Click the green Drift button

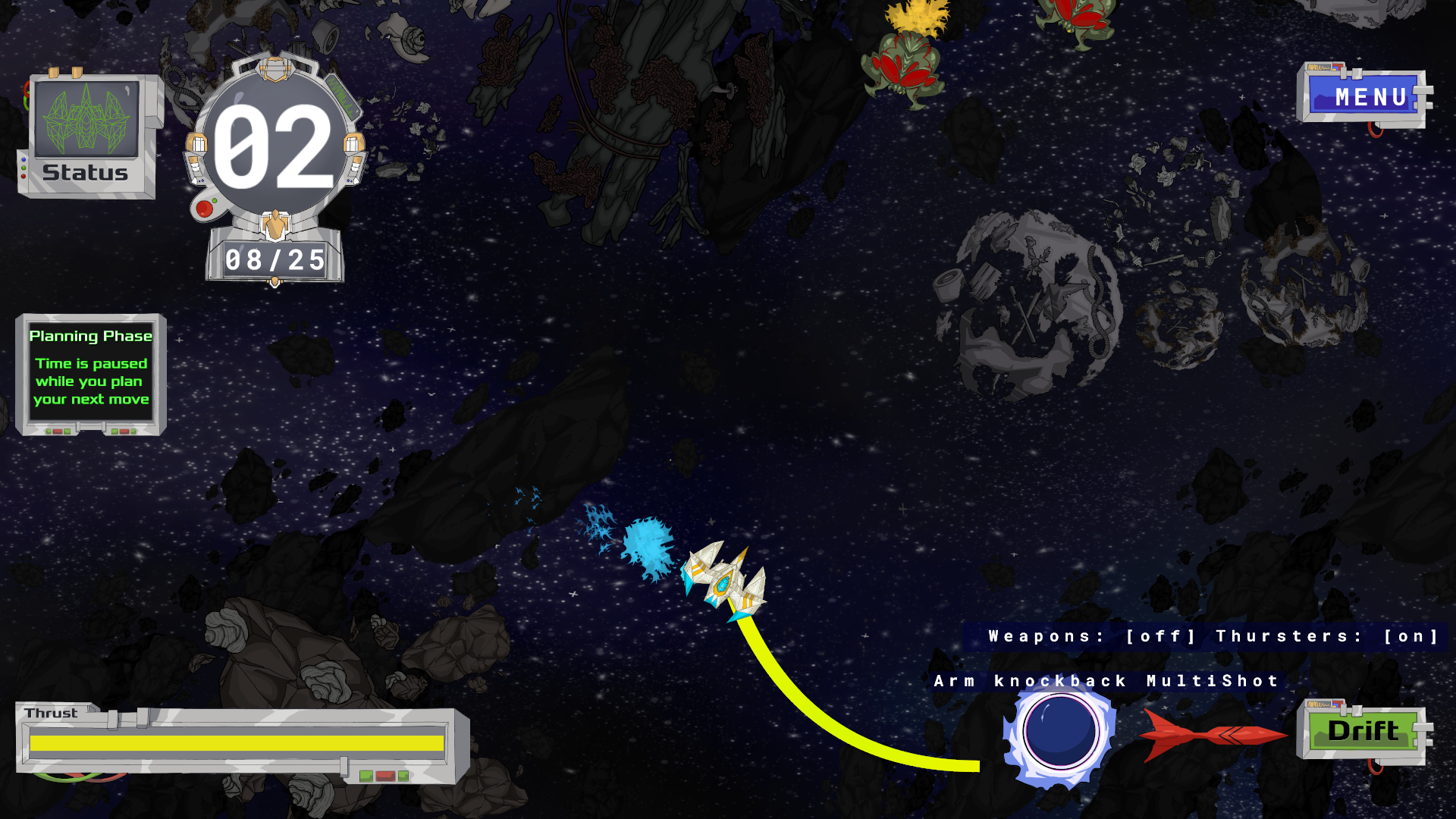[1363, 731]
